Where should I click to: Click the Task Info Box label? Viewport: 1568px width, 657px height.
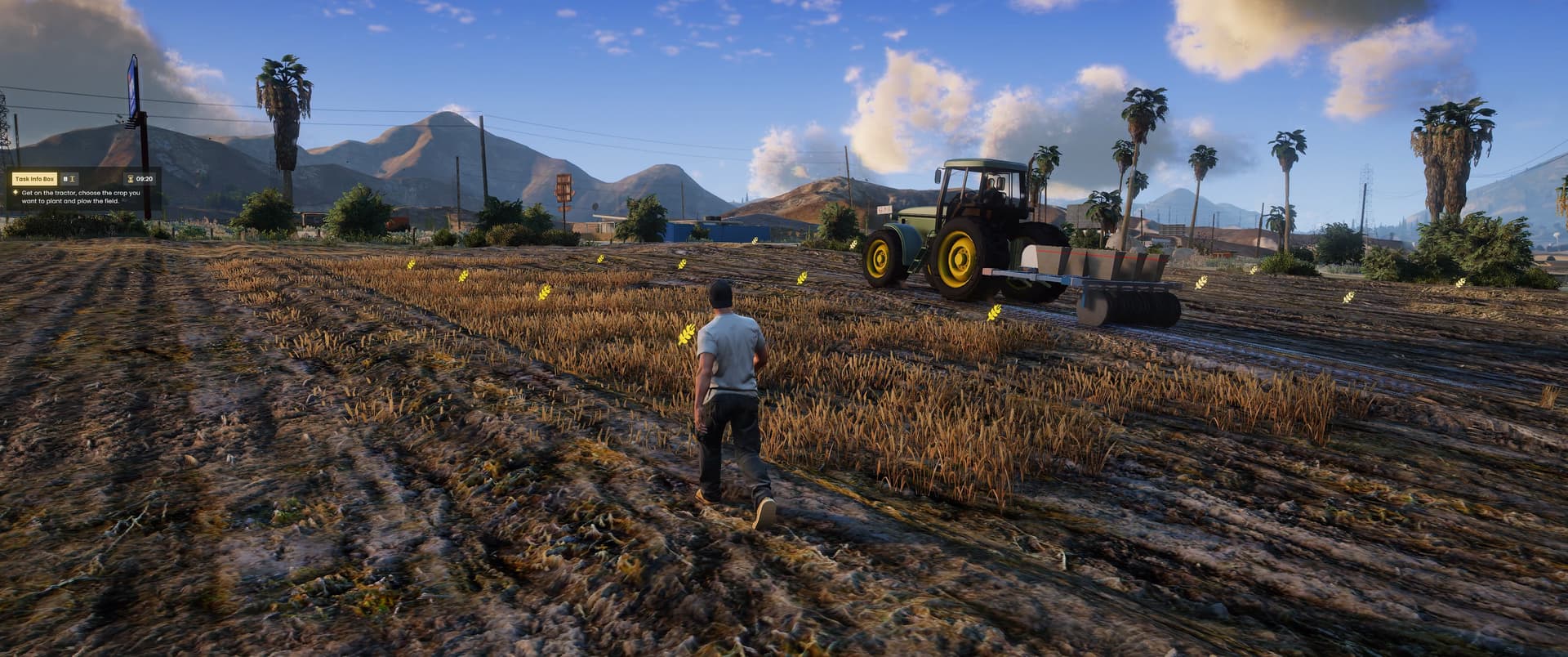[x=33, y=177]
